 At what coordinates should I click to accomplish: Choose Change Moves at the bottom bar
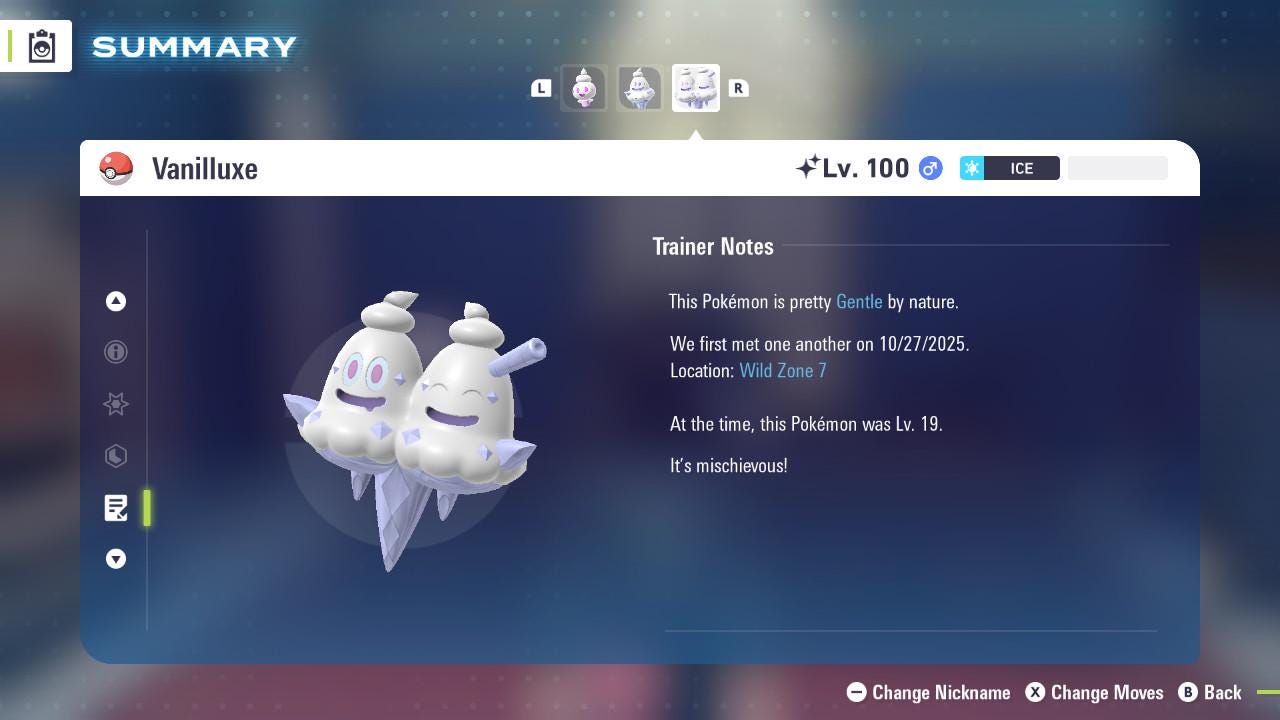coord(1094,692)
